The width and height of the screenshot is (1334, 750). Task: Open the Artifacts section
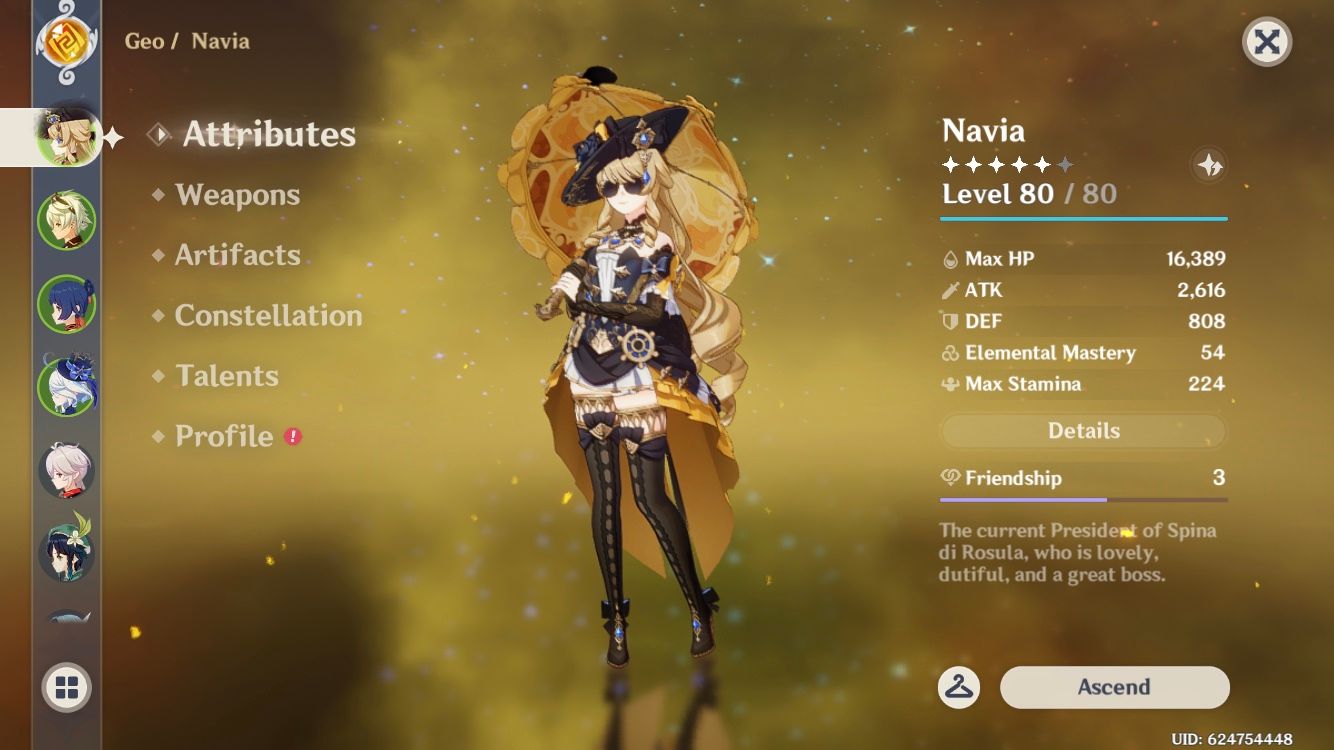237,255
